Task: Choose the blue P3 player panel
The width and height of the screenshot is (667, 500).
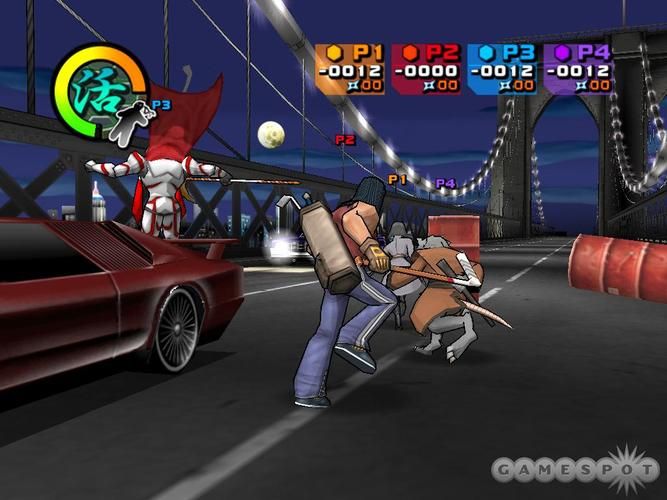Action: tap(503, 69)
